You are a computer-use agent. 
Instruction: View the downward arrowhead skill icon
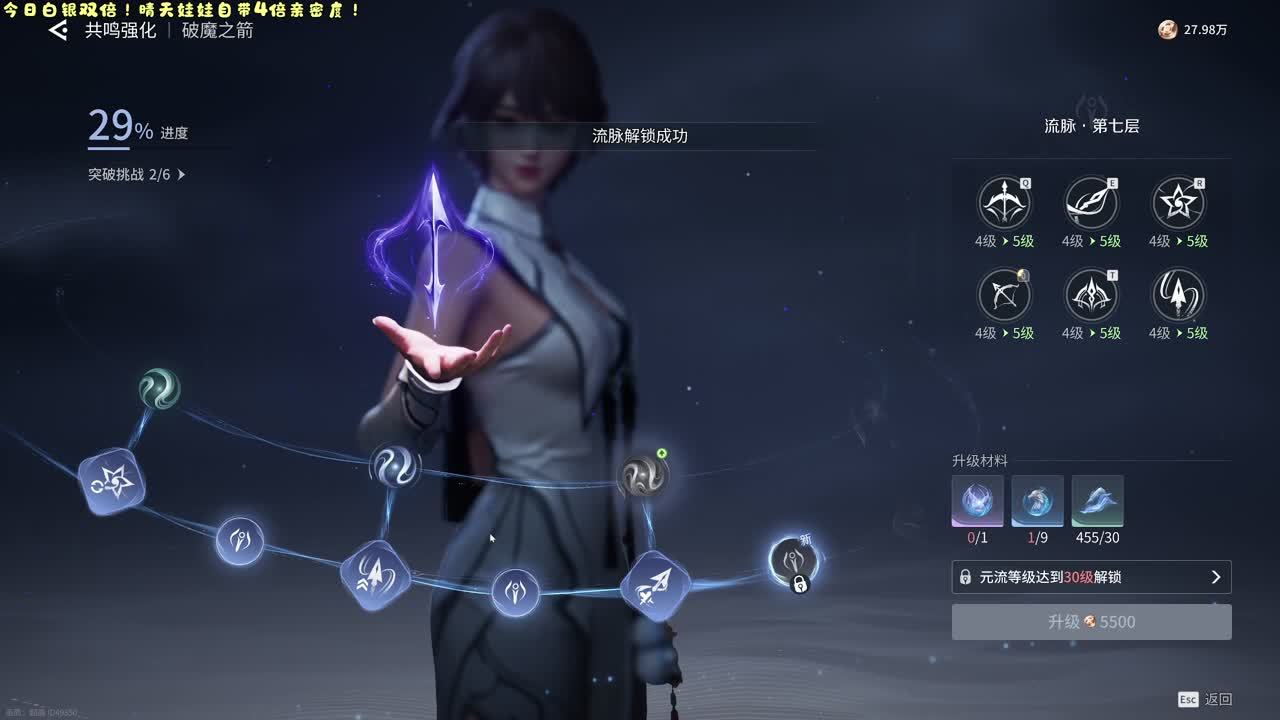tap(1178, 295)
